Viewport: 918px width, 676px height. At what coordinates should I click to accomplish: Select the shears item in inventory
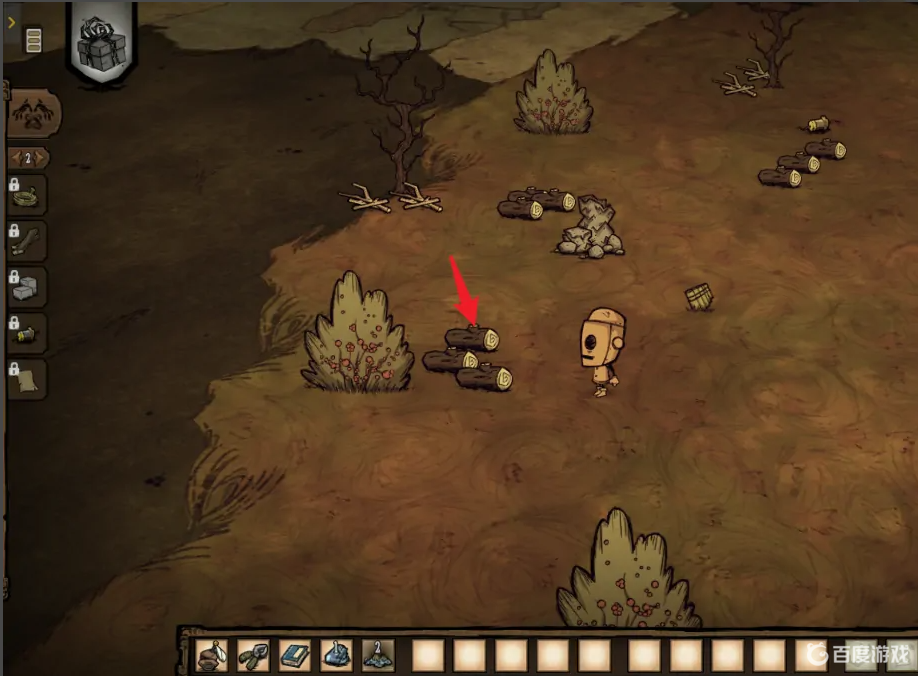tap(253, 655)
